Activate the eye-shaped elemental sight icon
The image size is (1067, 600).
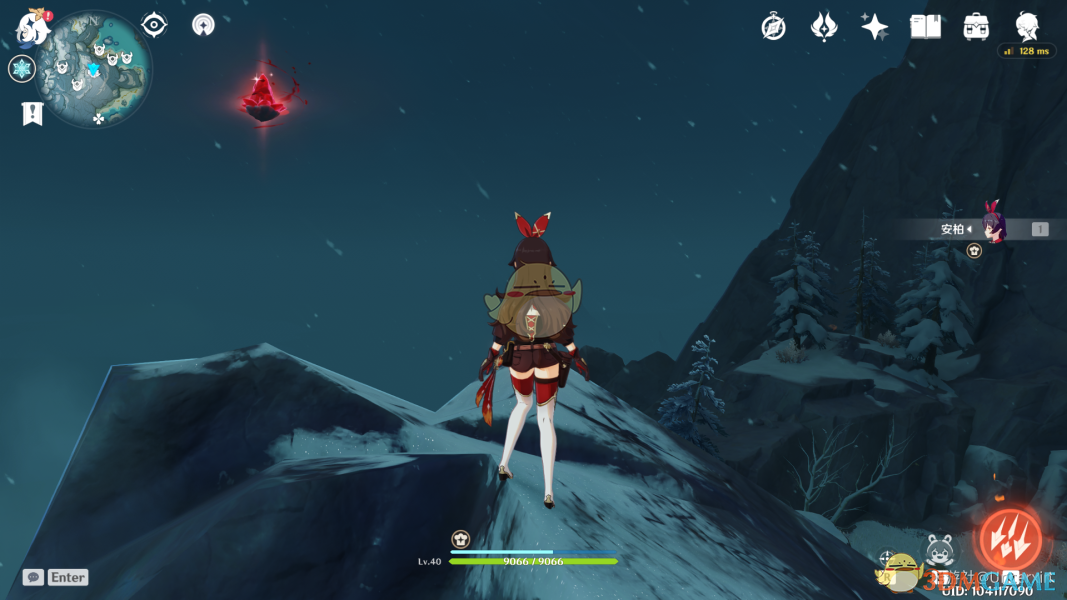(x=154, y=25)
